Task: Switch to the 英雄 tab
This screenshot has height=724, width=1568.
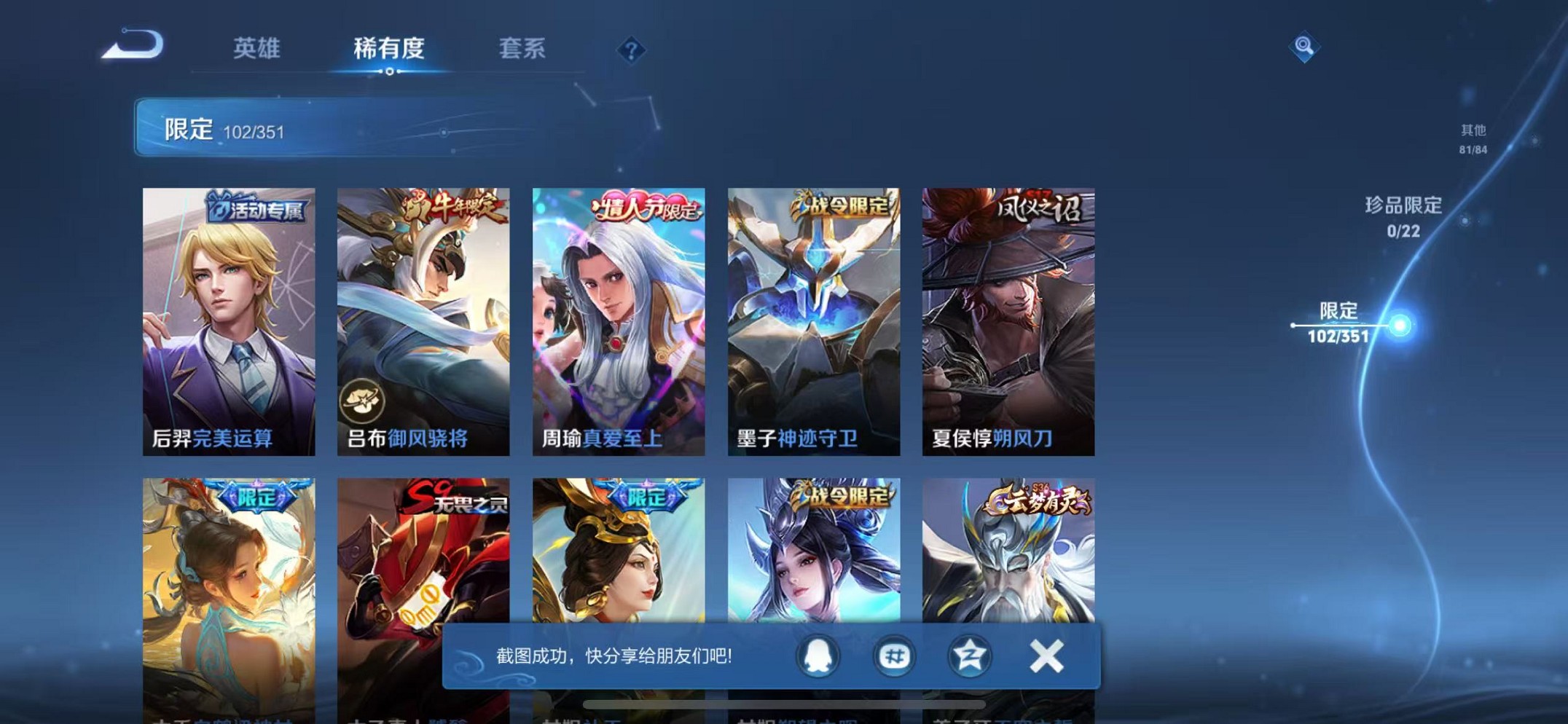Action: coord(257,50)
